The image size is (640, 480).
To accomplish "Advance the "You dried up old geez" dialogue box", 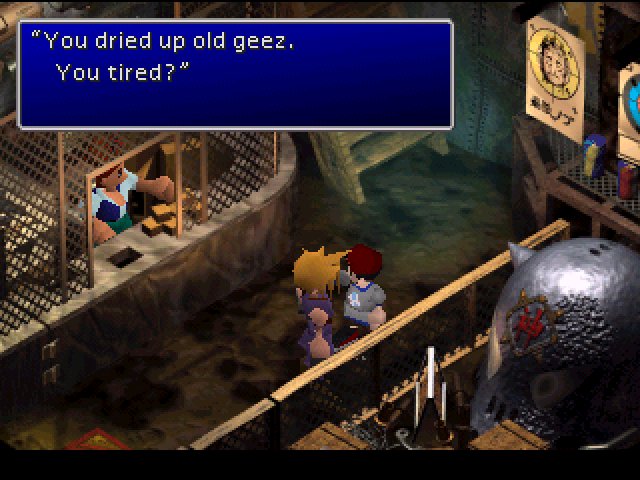I will [x=236, y=74].
